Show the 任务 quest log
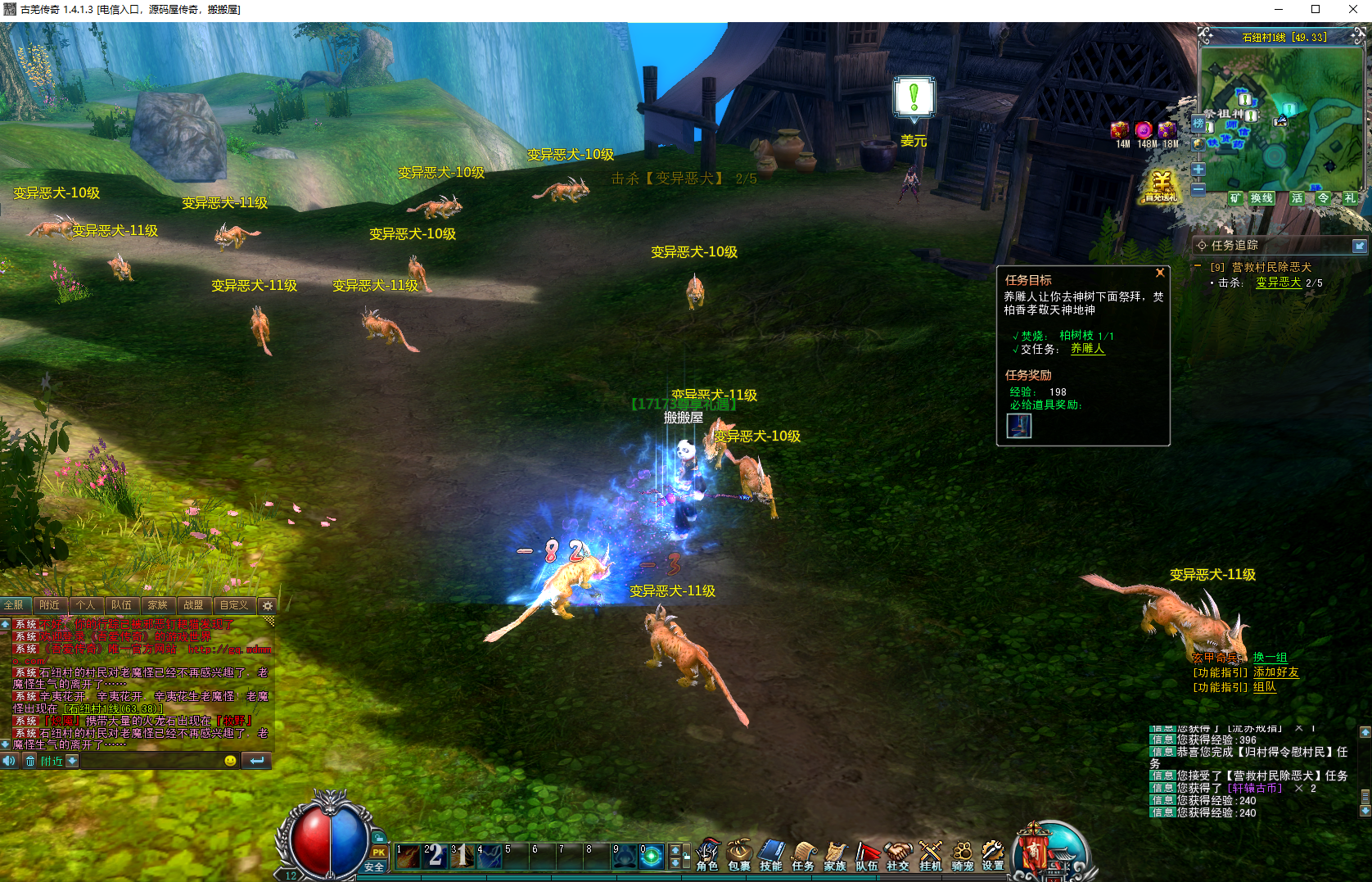 click(803, 857)
